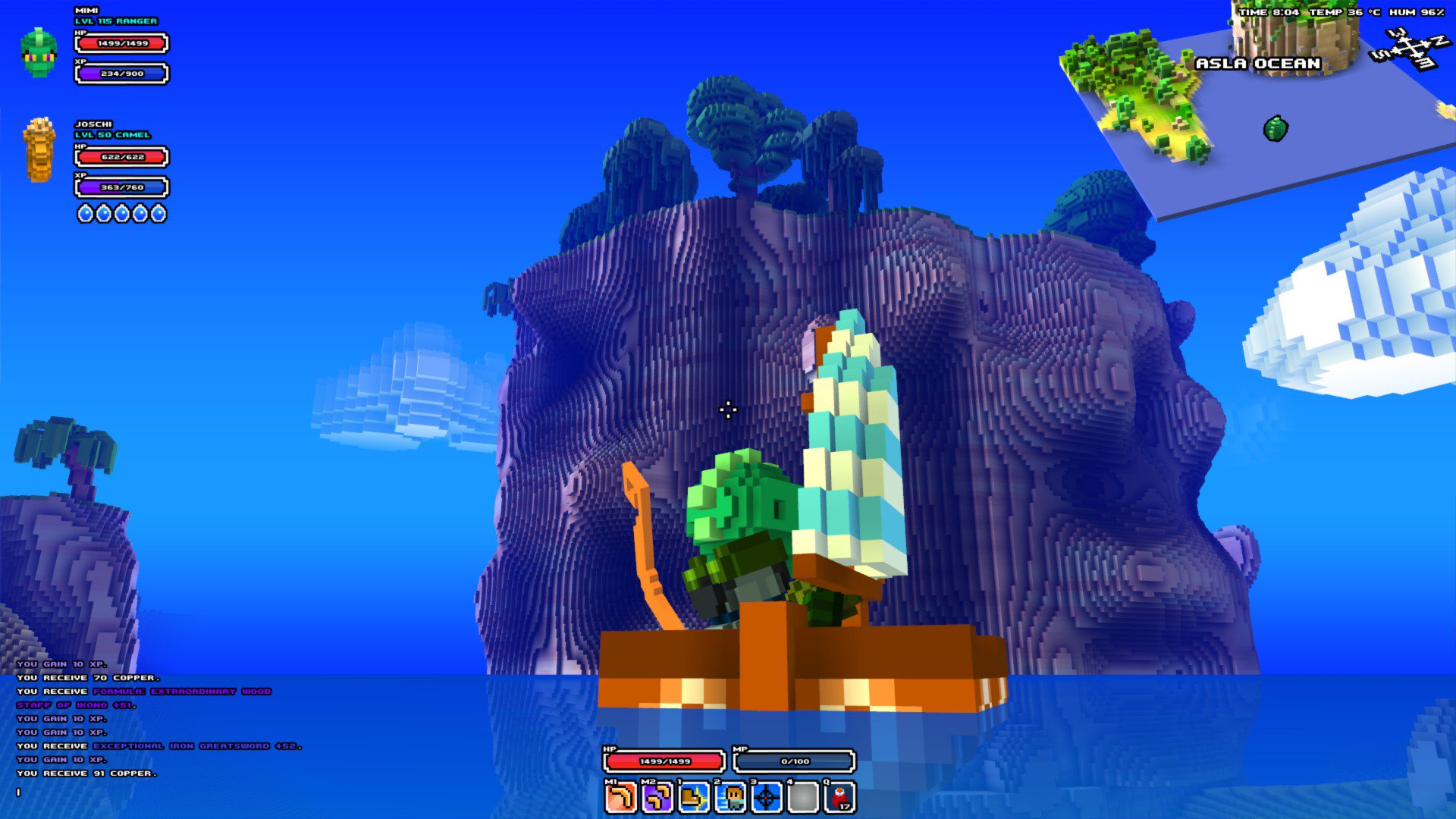Use the red potion item slot
Image resolution: width=1456 pixels, height=819 pixels.
[840, 798]
